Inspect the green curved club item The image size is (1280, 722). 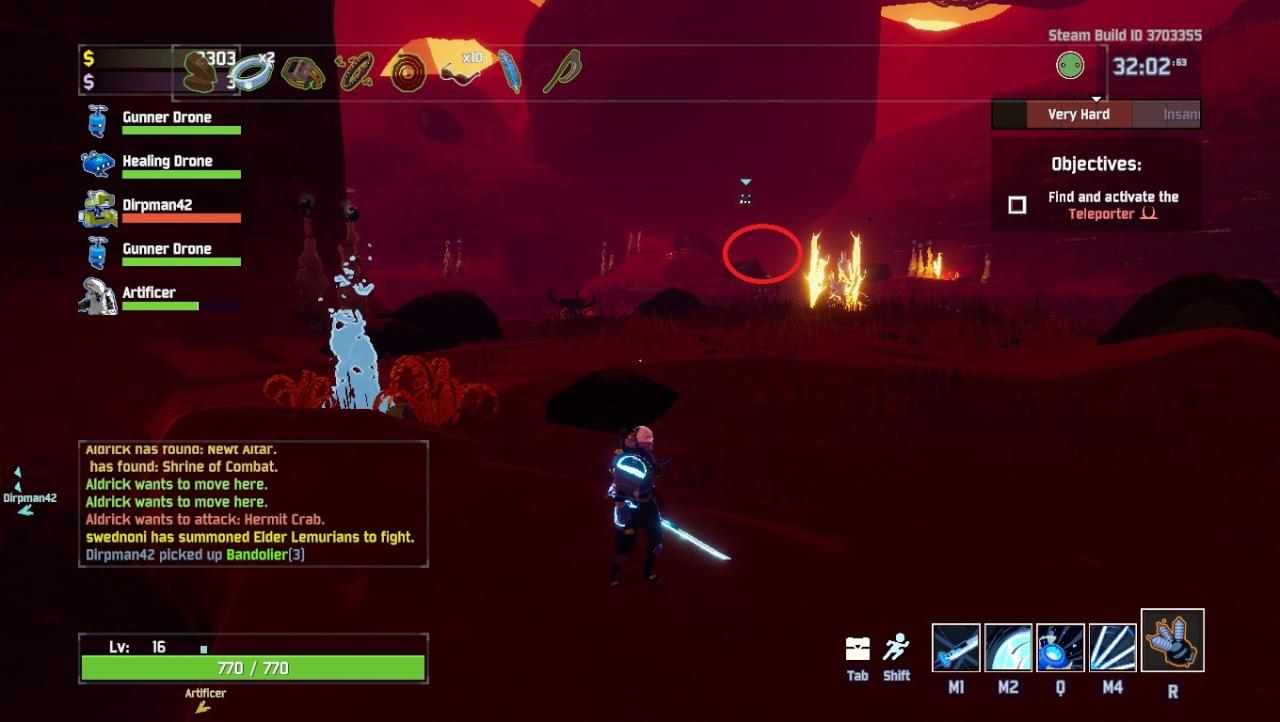click(562, 72)
